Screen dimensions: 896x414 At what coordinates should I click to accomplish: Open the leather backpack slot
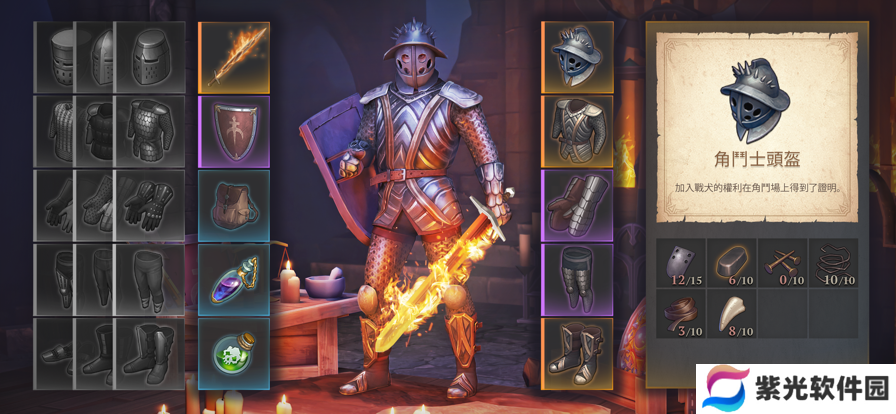(x=234, y=204)
